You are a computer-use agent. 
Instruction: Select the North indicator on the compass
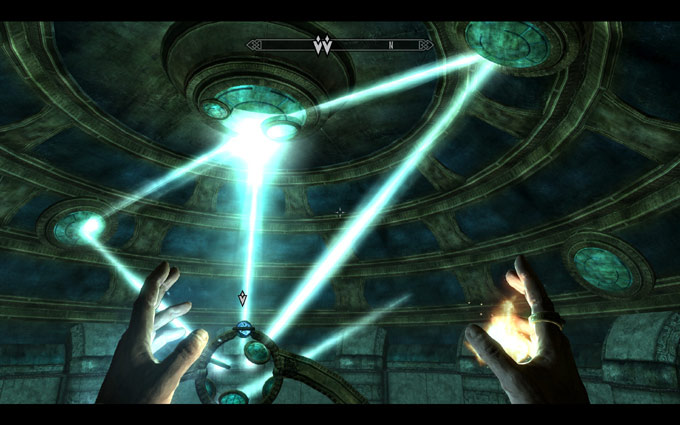pyautogui.click(x=391, y=45)
